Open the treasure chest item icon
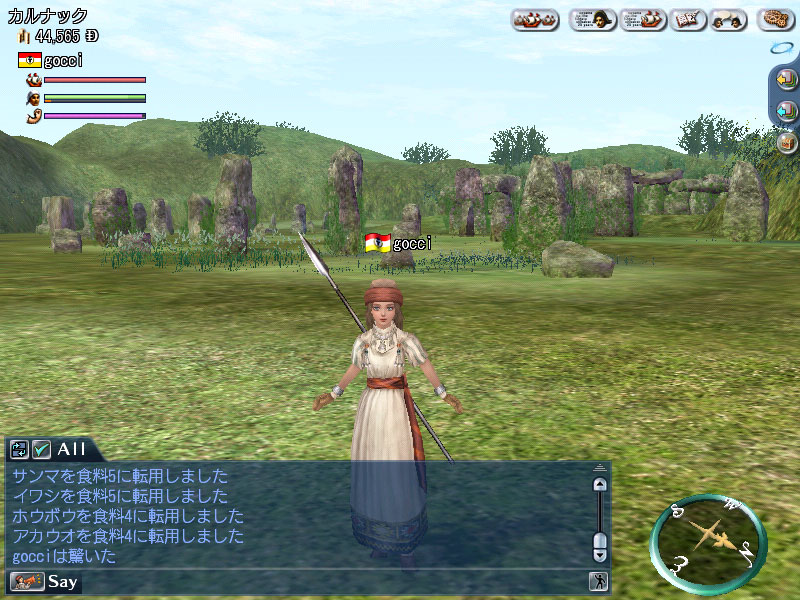The width and height of the screenshot is (800, 600). coord(787,142)
